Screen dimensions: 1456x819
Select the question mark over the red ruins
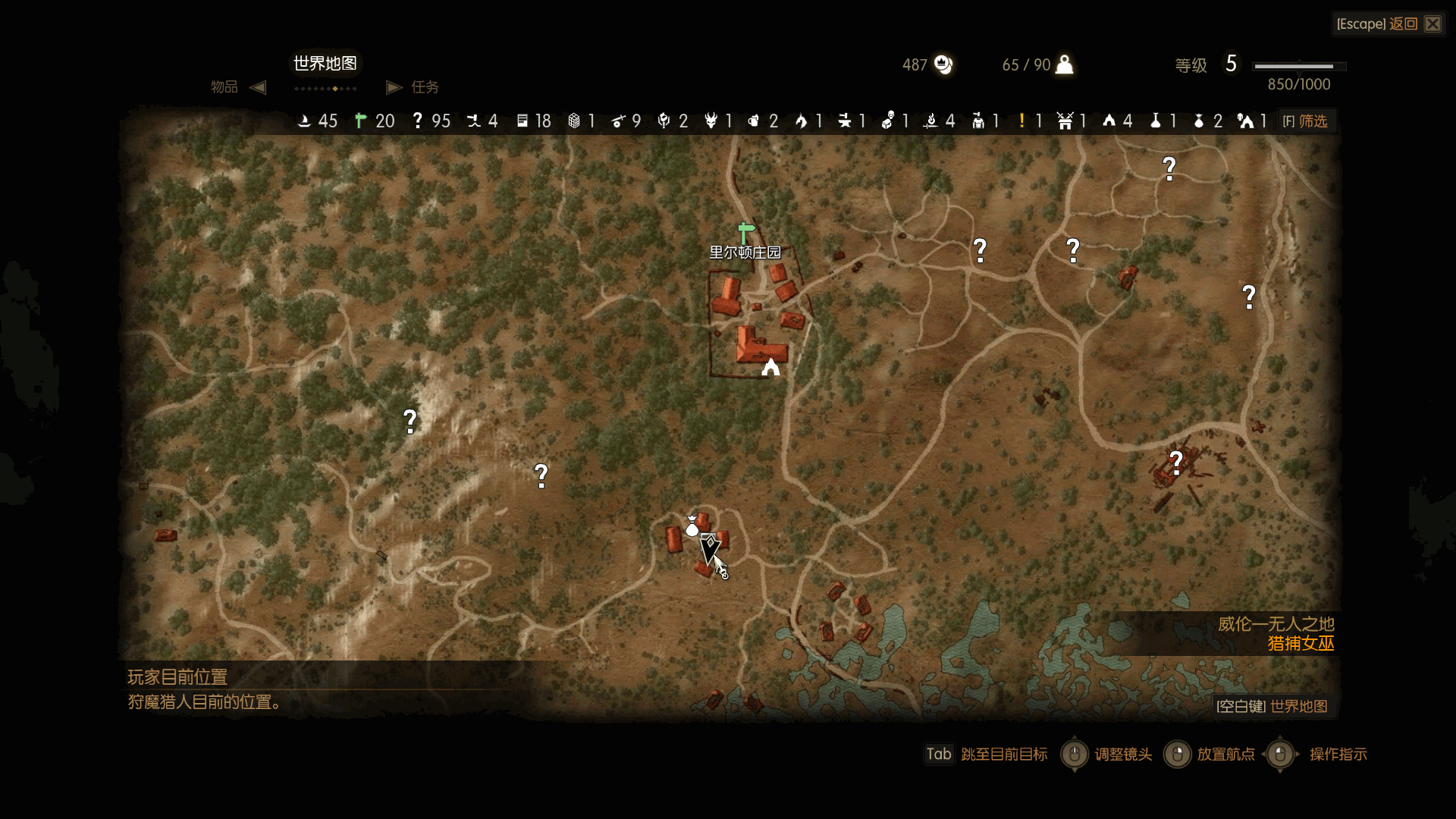tap(1175, 462)
